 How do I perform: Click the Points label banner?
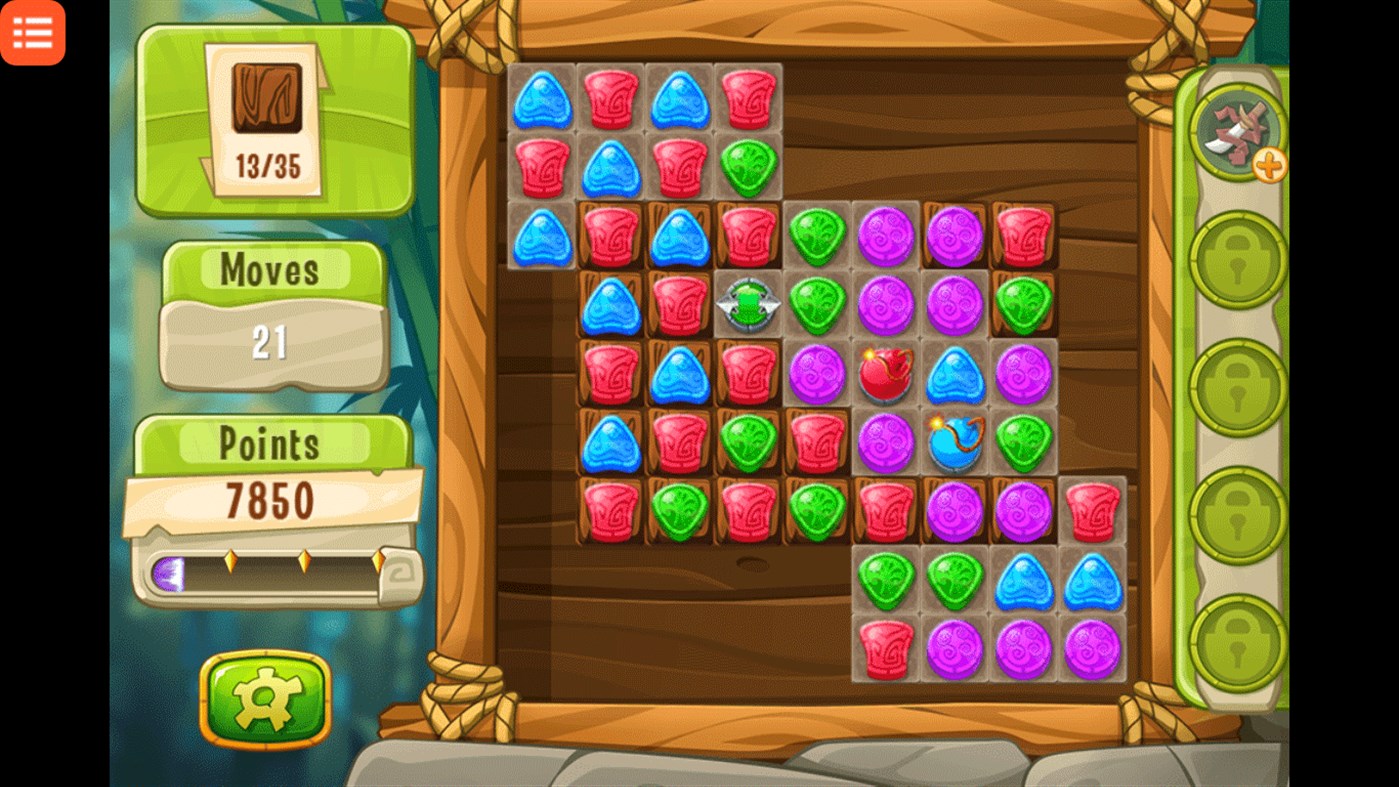point(270,441)
